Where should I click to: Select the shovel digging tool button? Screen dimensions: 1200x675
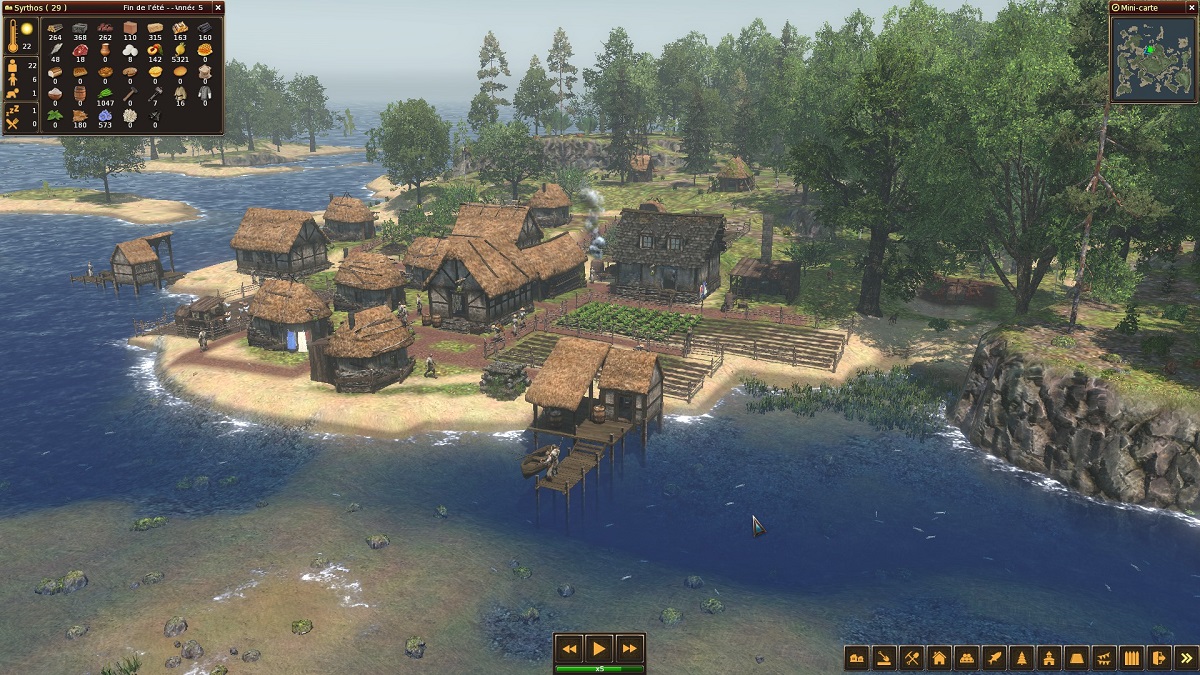pyautogui.click(x=884, y=658)
